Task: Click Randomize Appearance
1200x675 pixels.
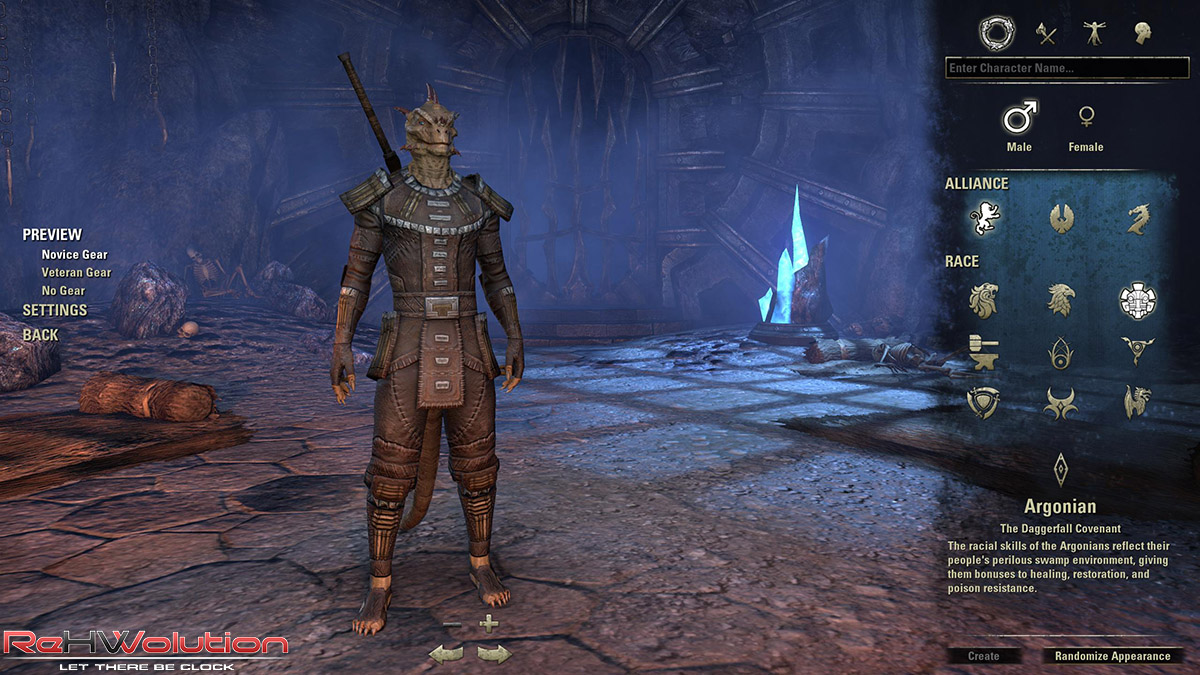Action: tap(1112, 656)
